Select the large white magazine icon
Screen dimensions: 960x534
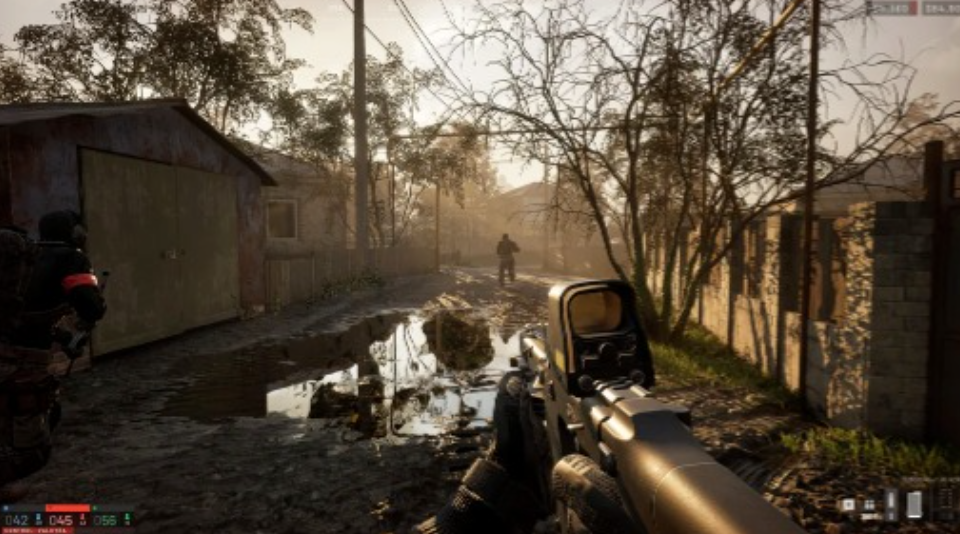point(914,504)
